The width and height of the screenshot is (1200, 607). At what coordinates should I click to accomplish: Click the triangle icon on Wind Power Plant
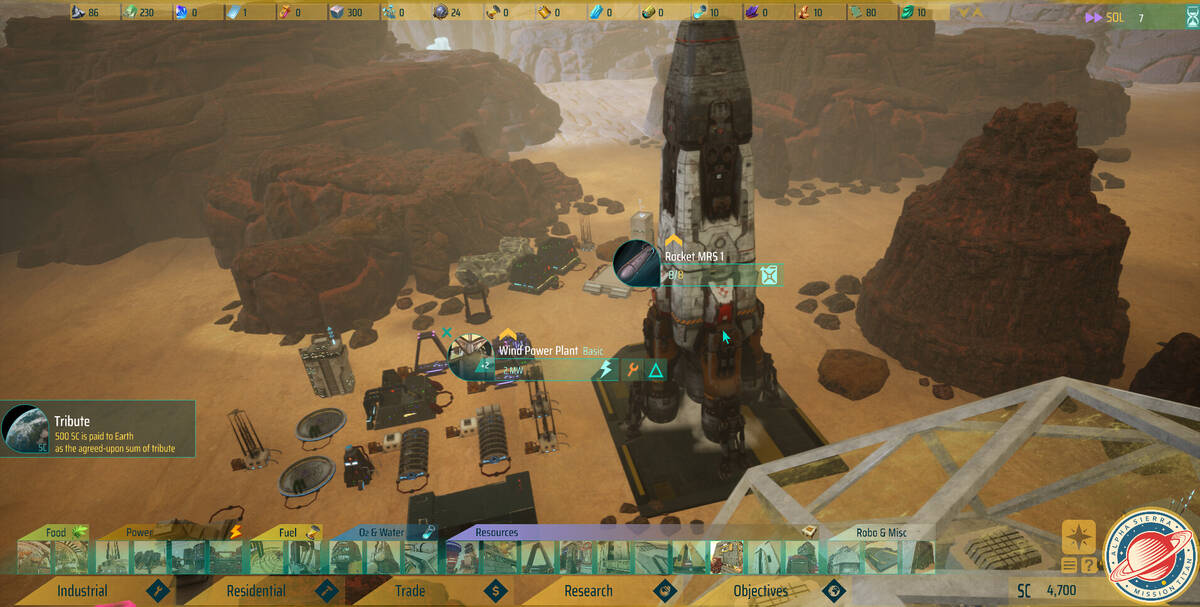[656, 371]
